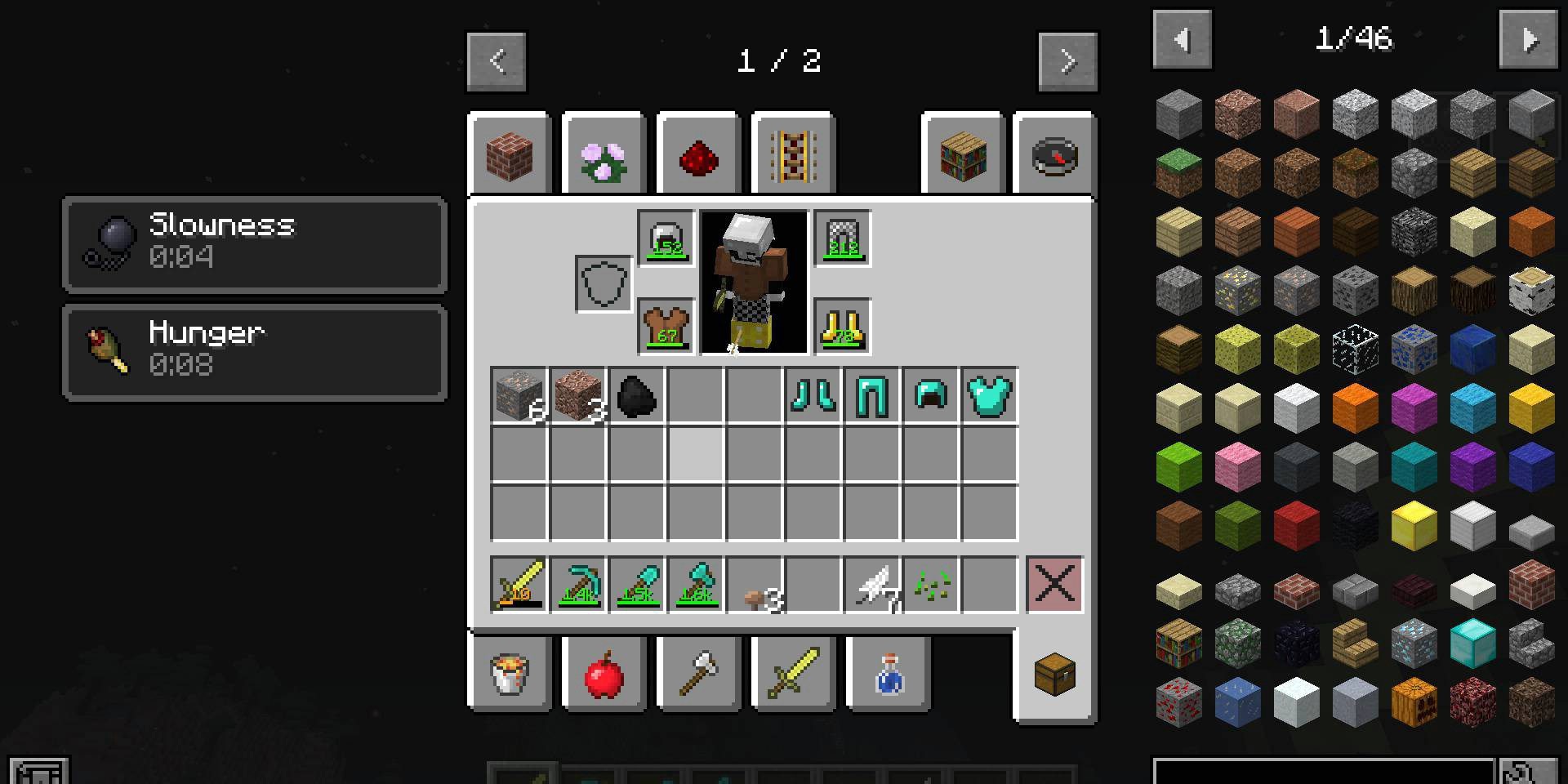Go to the previous creative tab page

(x=497, y=61)
